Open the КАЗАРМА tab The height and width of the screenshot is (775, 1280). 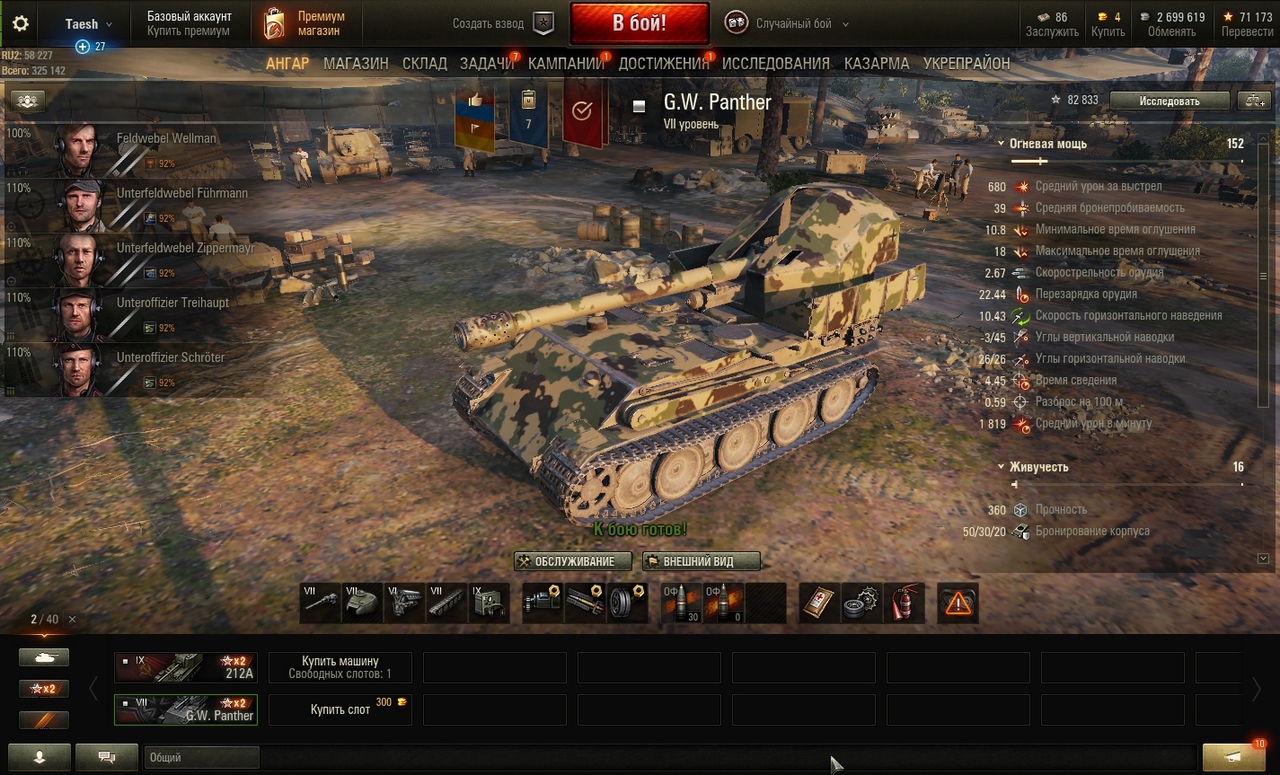(x=876, y=63)
